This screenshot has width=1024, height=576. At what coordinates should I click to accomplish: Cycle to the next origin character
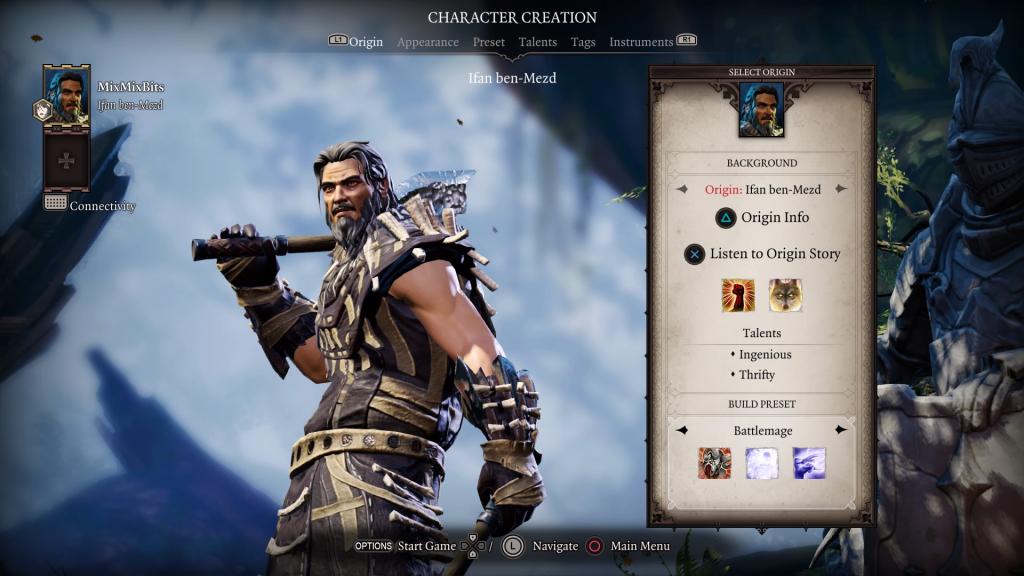tap(841, 189)
